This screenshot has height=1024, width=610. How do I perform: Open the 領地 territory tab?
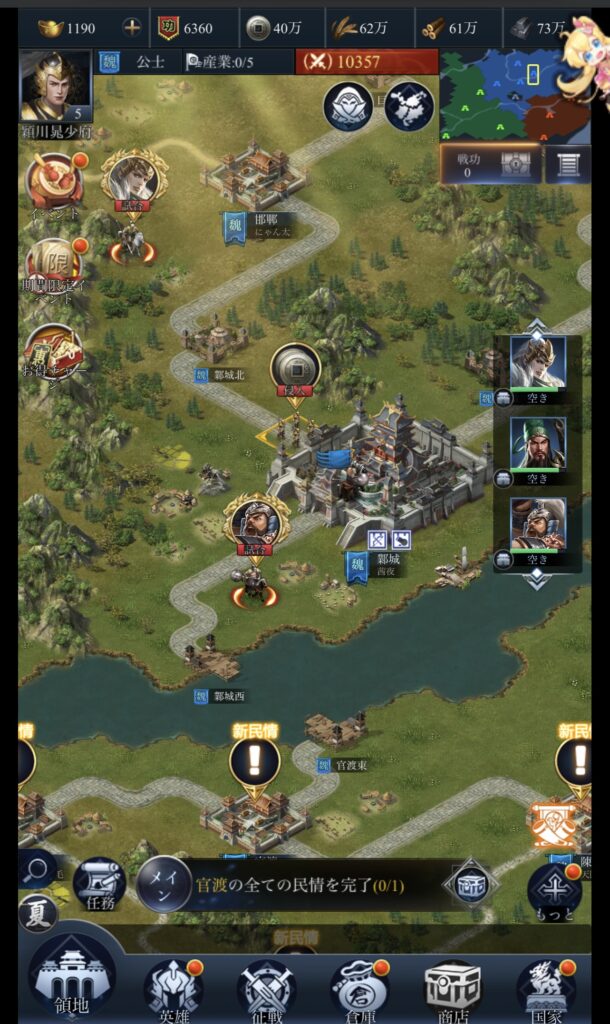coord(71,979)
